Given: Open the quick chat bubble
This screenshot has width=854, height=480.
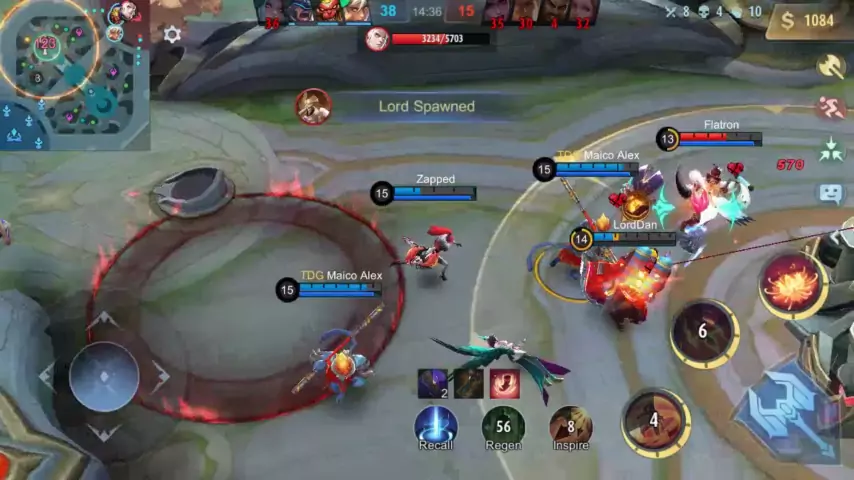Looking at the screenshot, I should coord(830,194).
